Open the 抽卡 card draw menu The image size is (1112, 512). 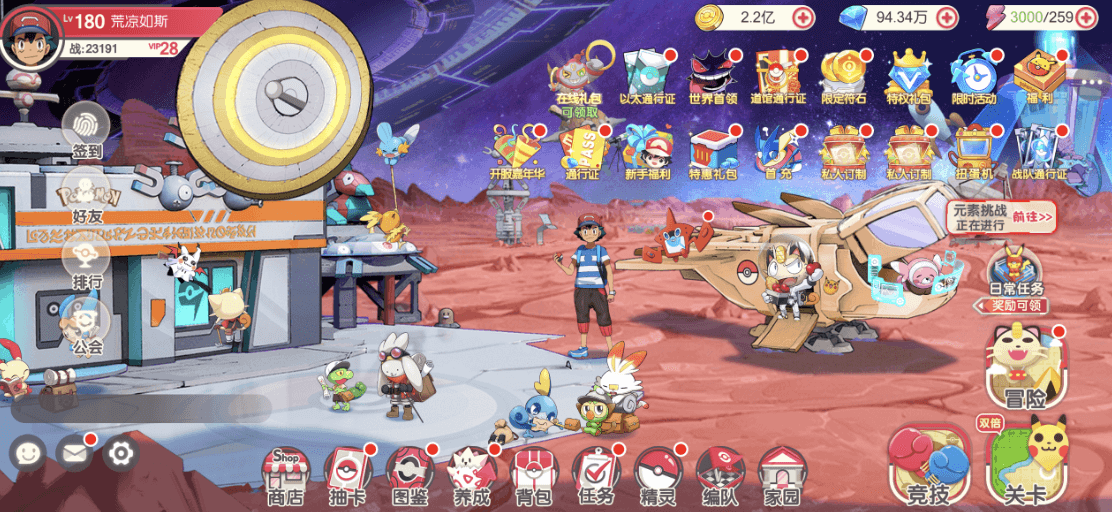(x=346, y=474)
